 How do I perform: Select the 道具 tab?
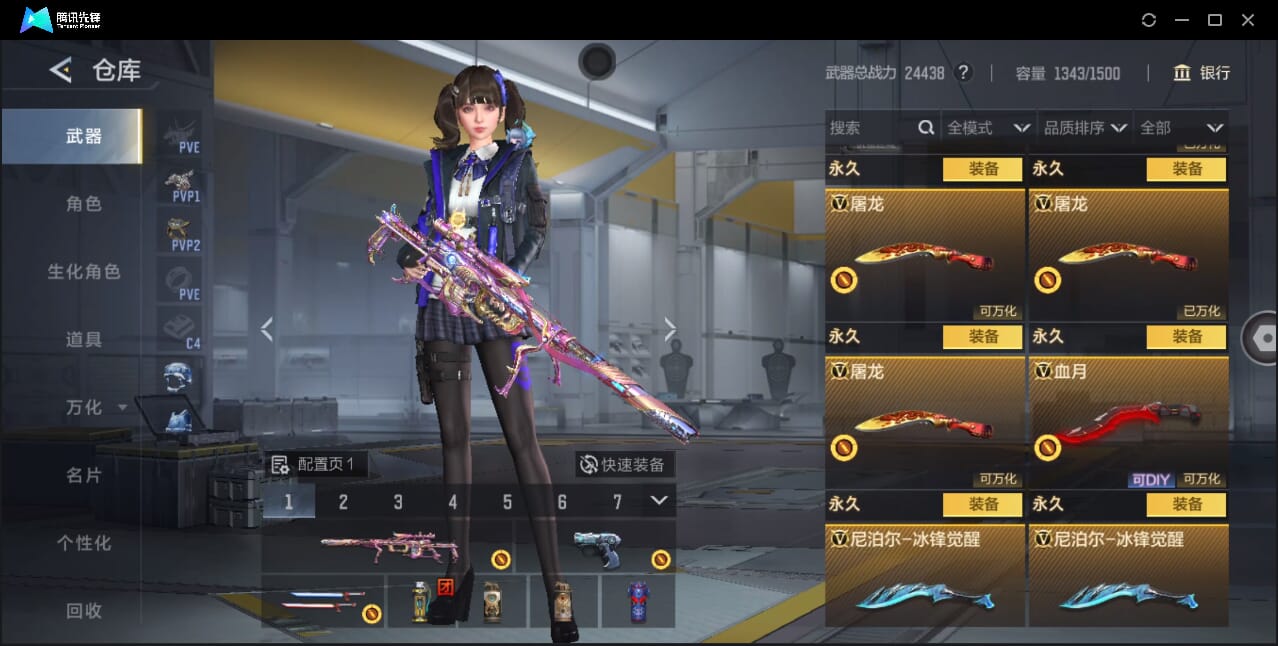tap(84, 340)
